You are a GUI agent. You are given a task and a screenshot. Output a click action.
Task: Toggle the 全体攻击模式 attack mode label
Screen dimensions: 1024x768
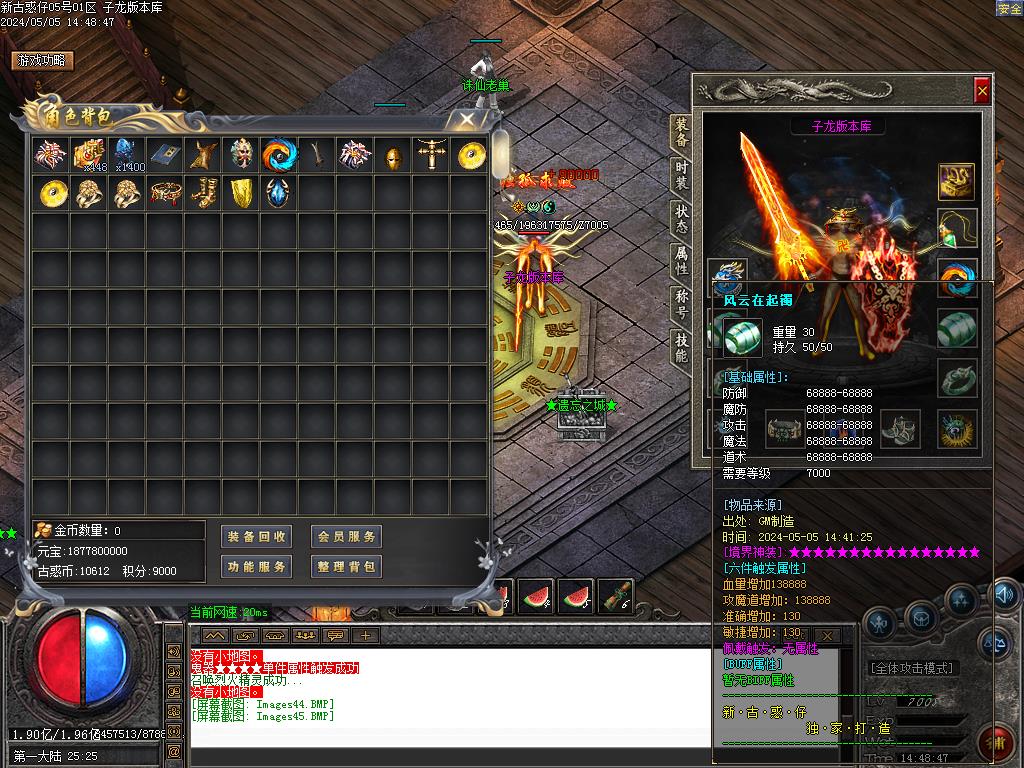(911, 668)
